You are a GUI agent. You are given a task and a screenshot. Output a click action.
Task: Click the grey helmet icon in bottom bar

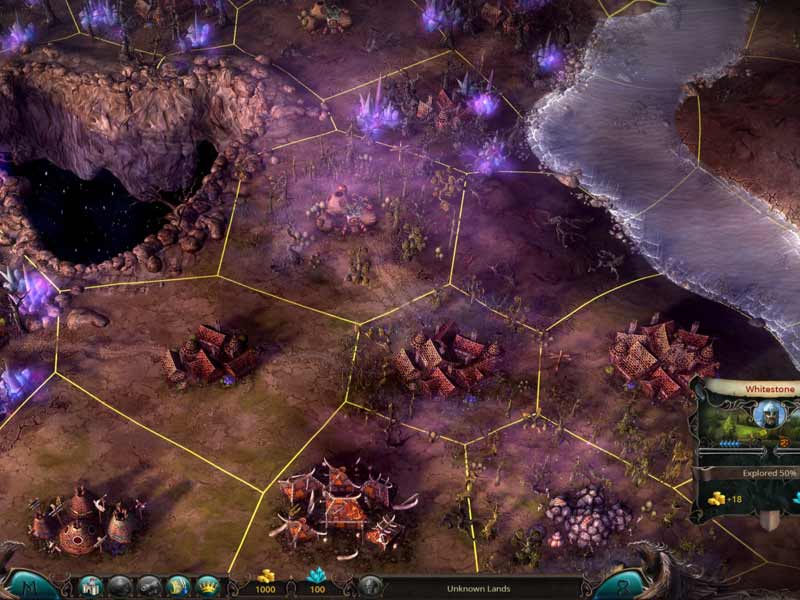[370, 587]
